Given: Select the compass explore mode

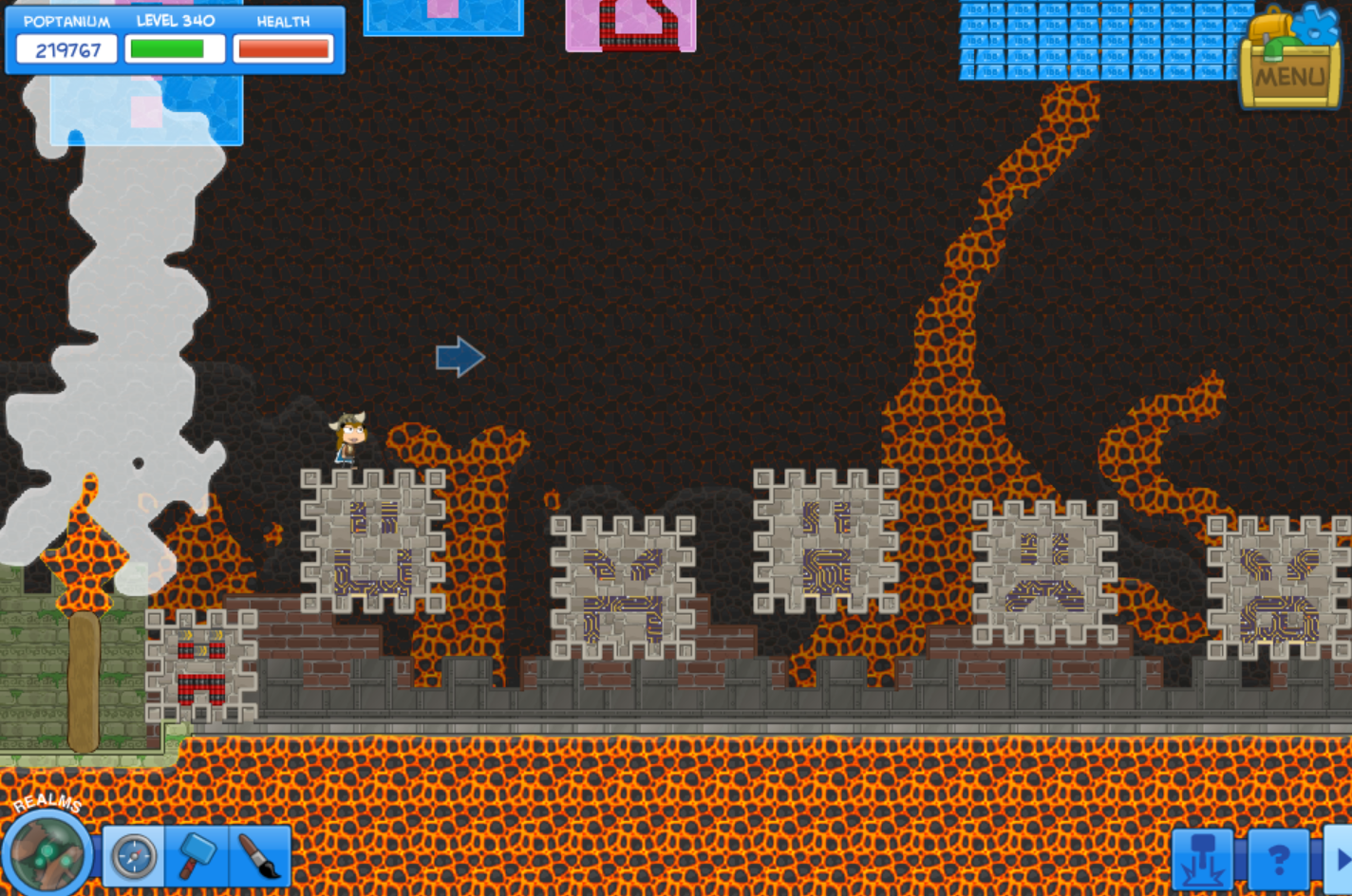Looking at the screenshot, I should coord(133,856).
